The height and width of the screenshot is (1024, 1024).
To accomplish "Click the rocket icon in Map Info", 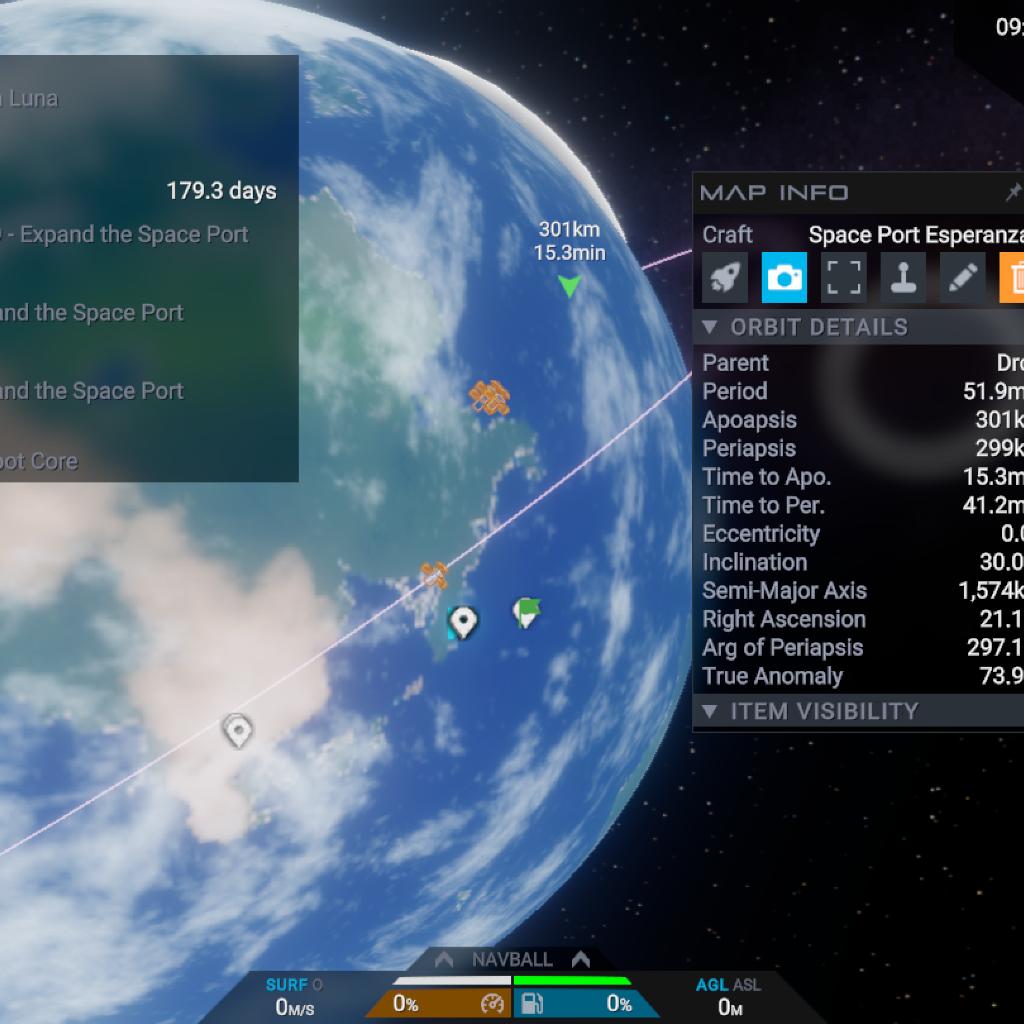I will click(725, 278).
